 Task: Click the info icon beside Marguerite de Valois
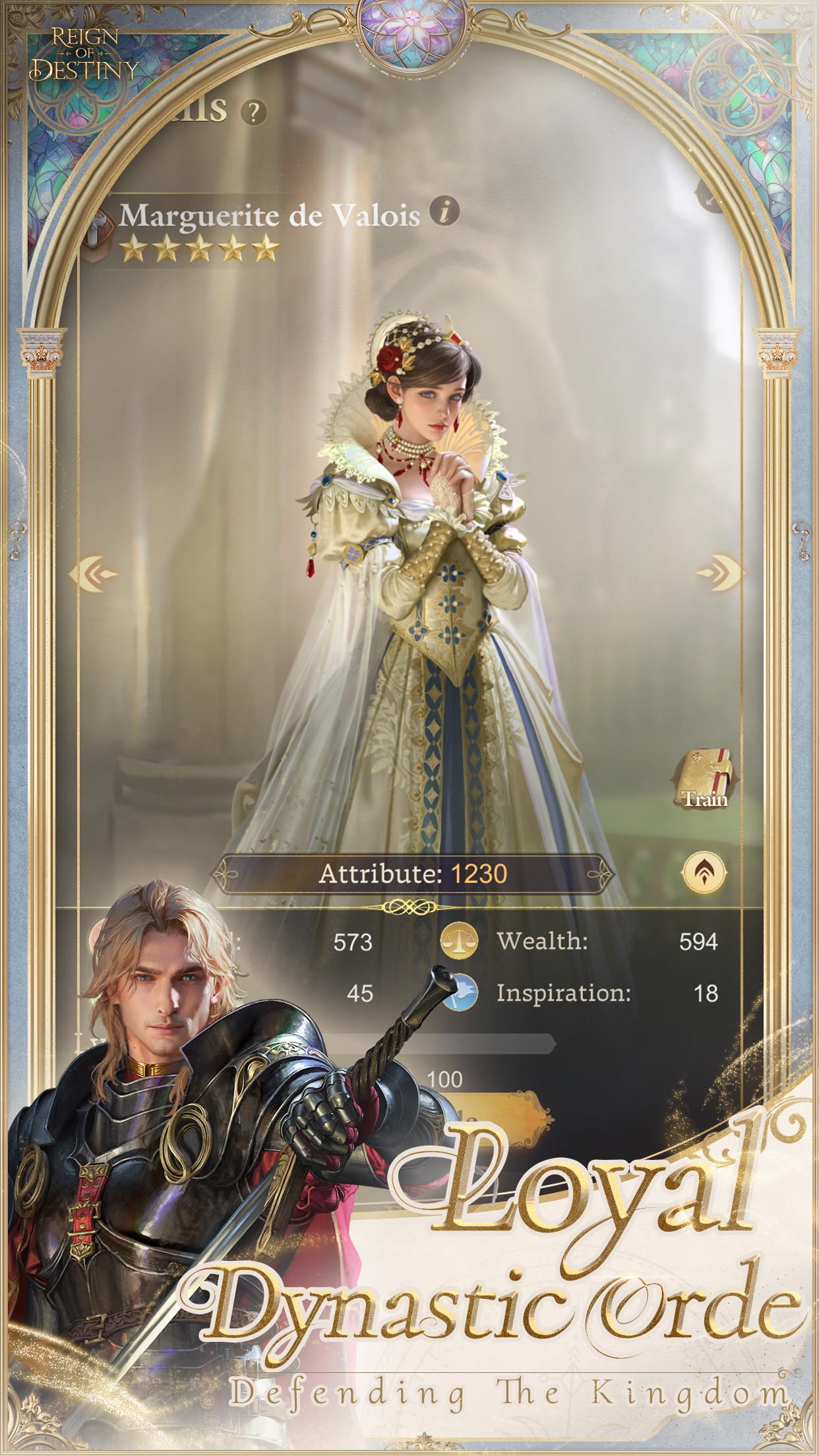coord(445,211)
